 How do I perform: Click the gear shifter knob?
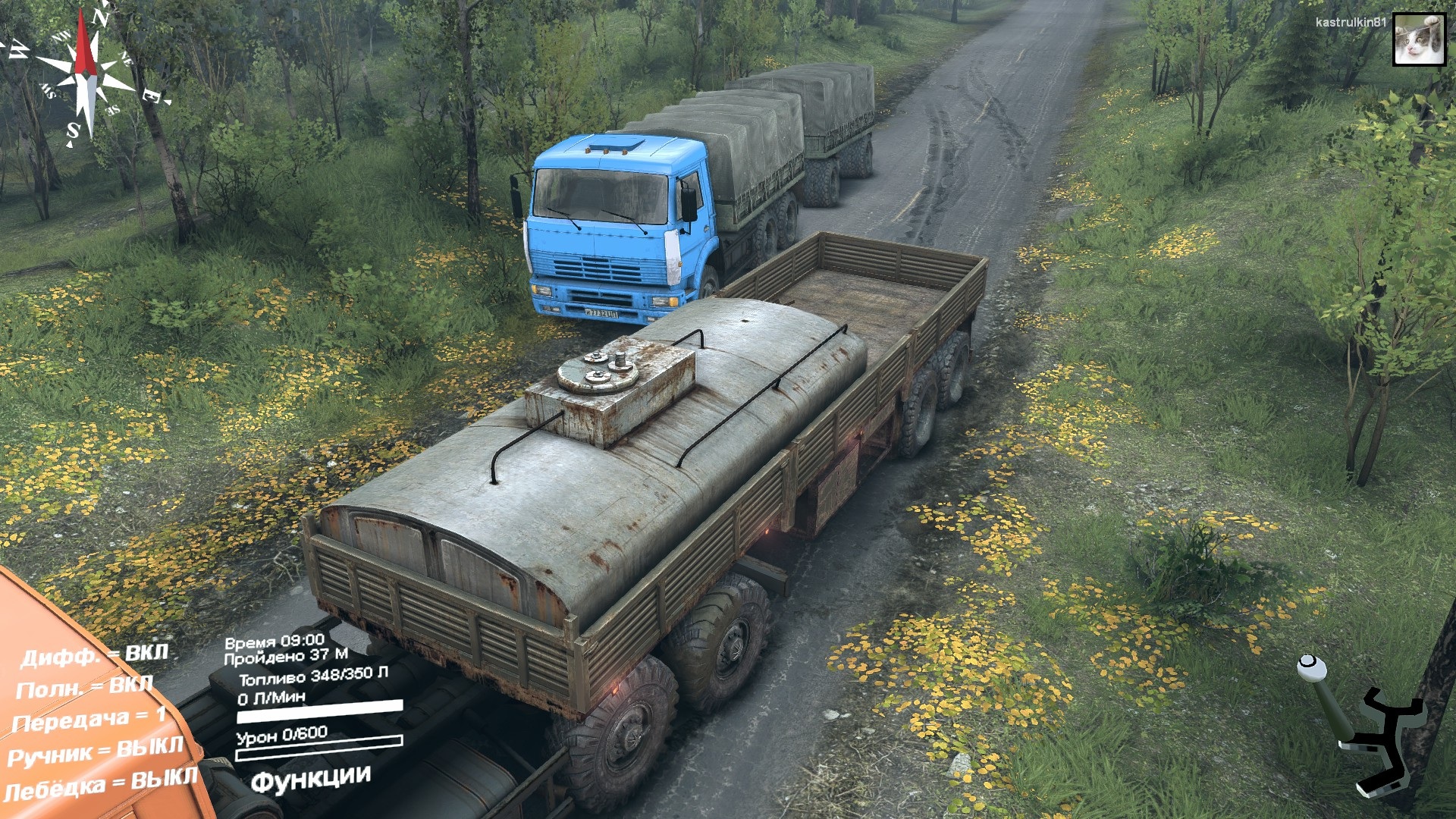(x=1311, y=667)
